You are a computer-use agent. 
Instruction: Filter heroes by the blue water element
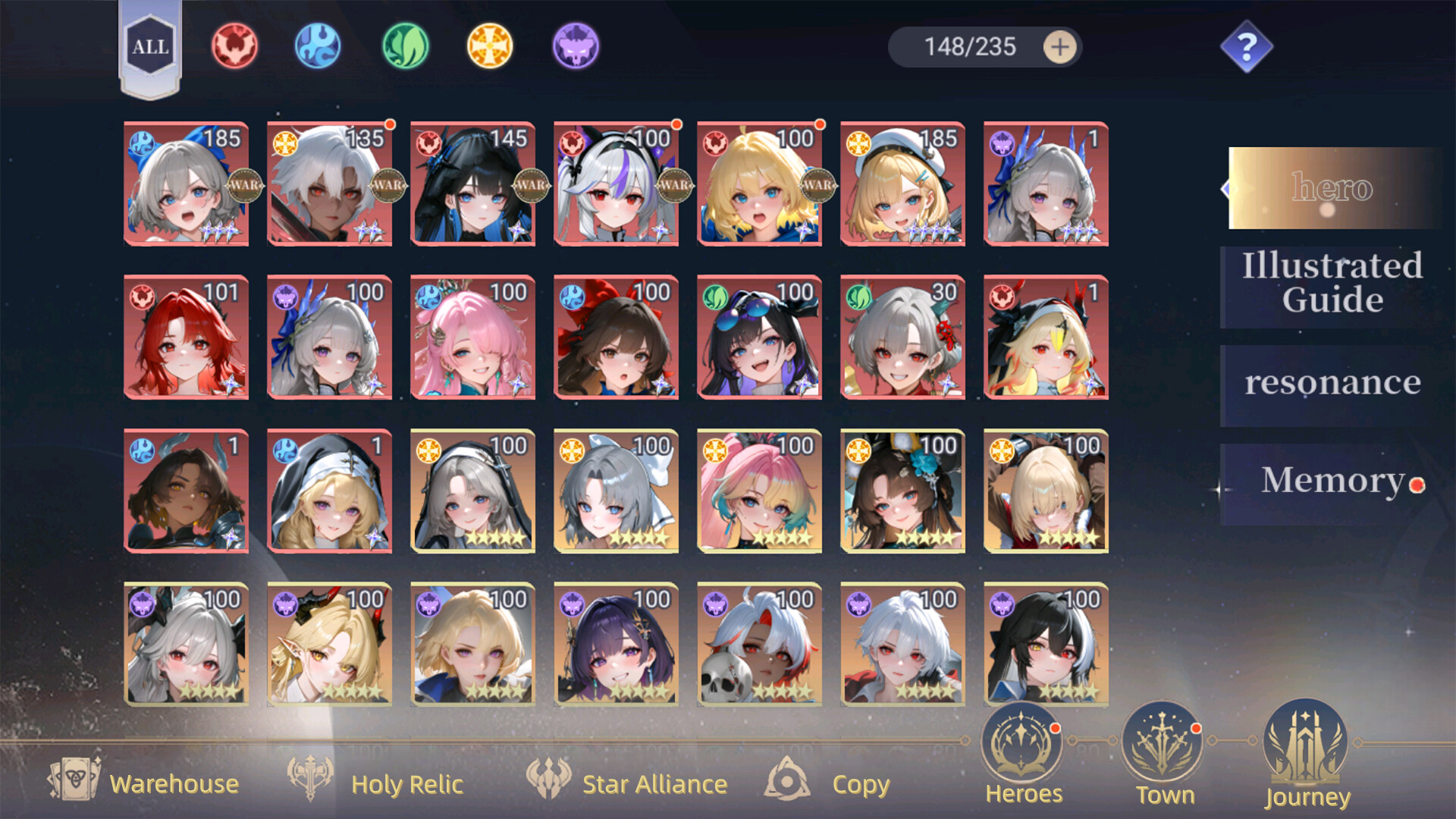tap(318, 45)
